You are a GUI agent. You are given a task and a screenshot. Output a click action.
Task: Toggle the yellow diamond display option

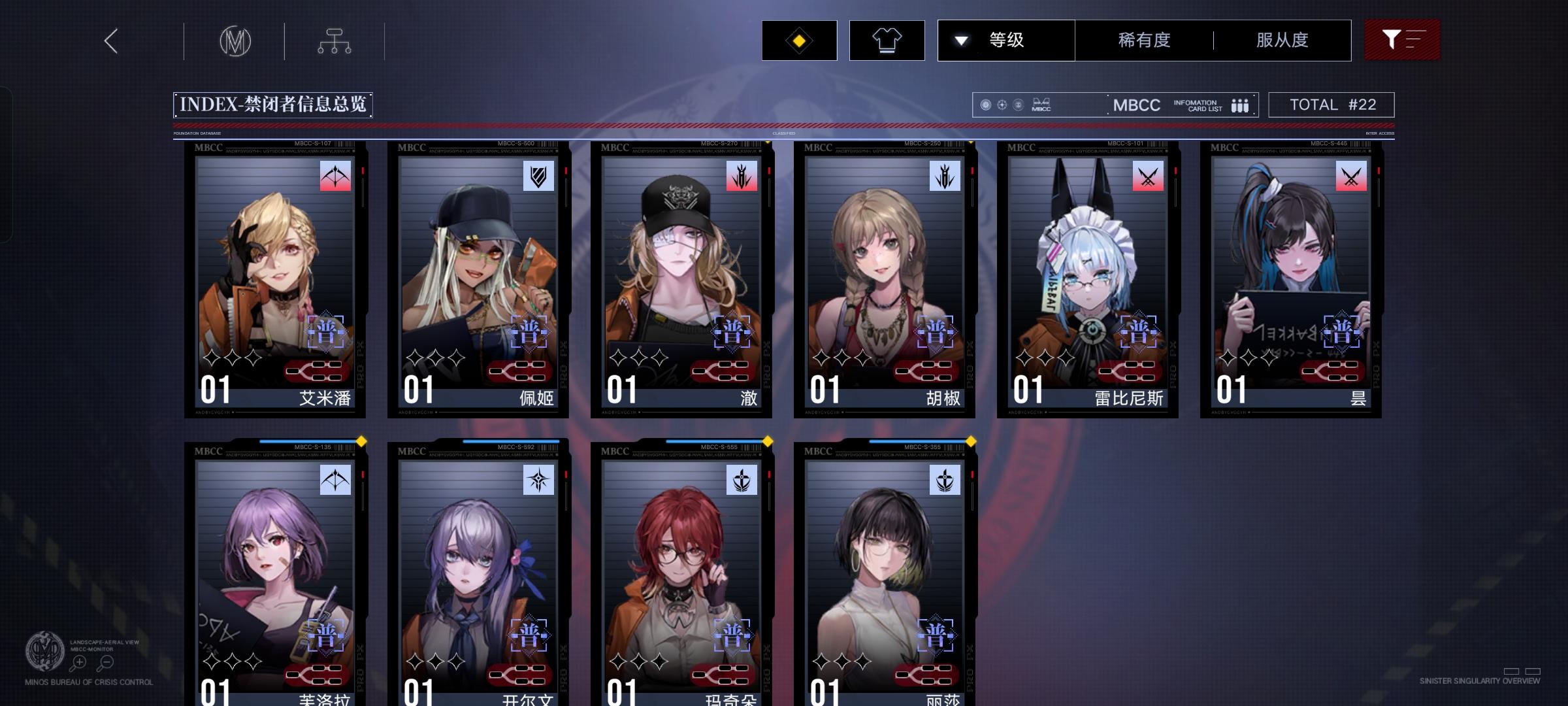pyautogui.click(x=798, y=40)
